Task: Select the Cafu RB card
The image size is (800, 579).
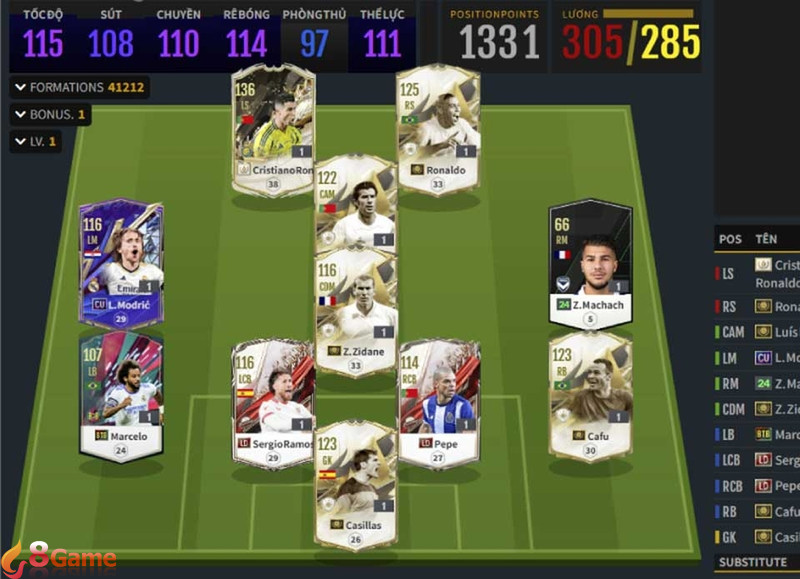Action: click(x=590, y=393)
